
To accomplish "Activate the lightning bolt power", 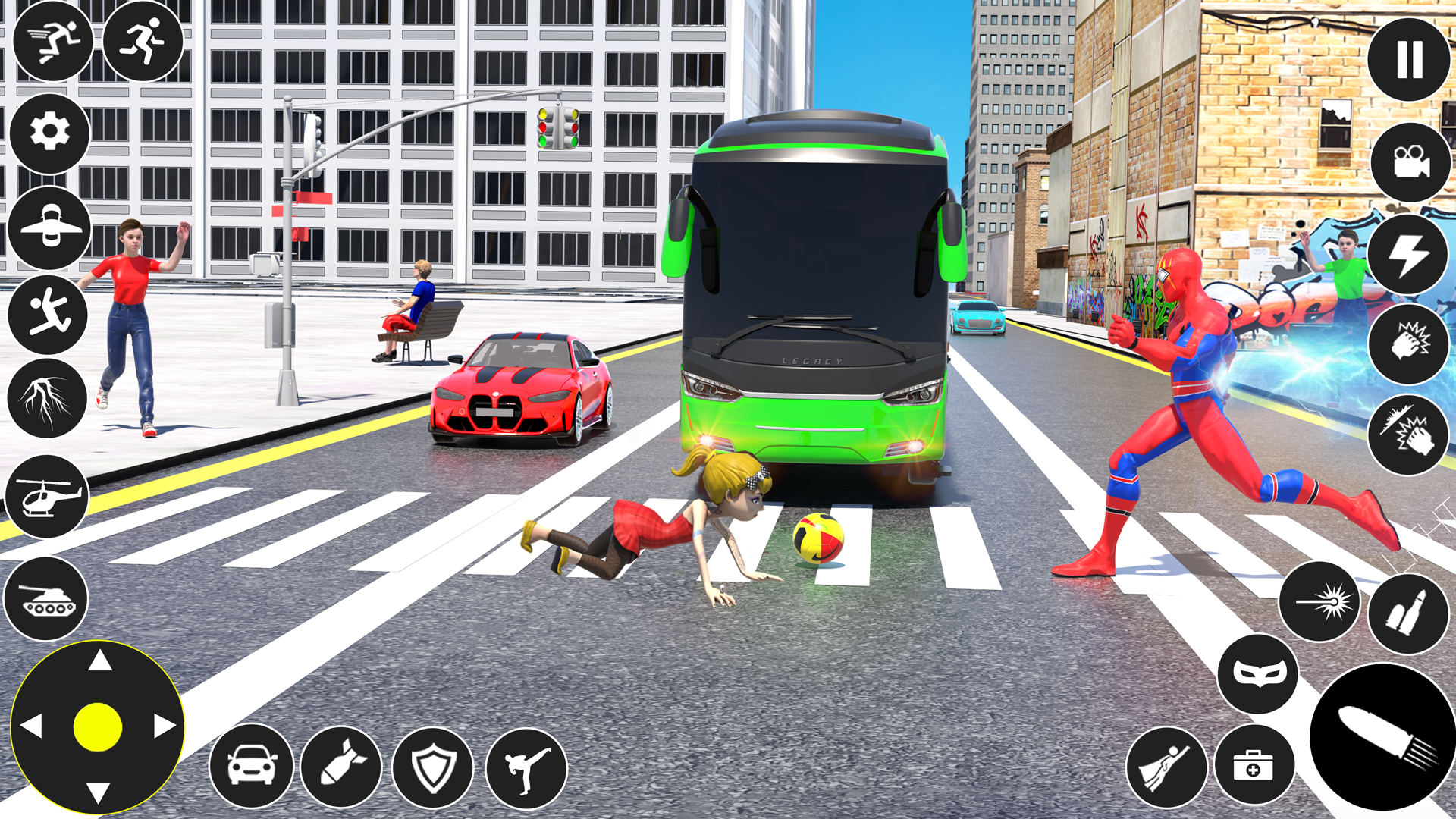I will 1409,250.
